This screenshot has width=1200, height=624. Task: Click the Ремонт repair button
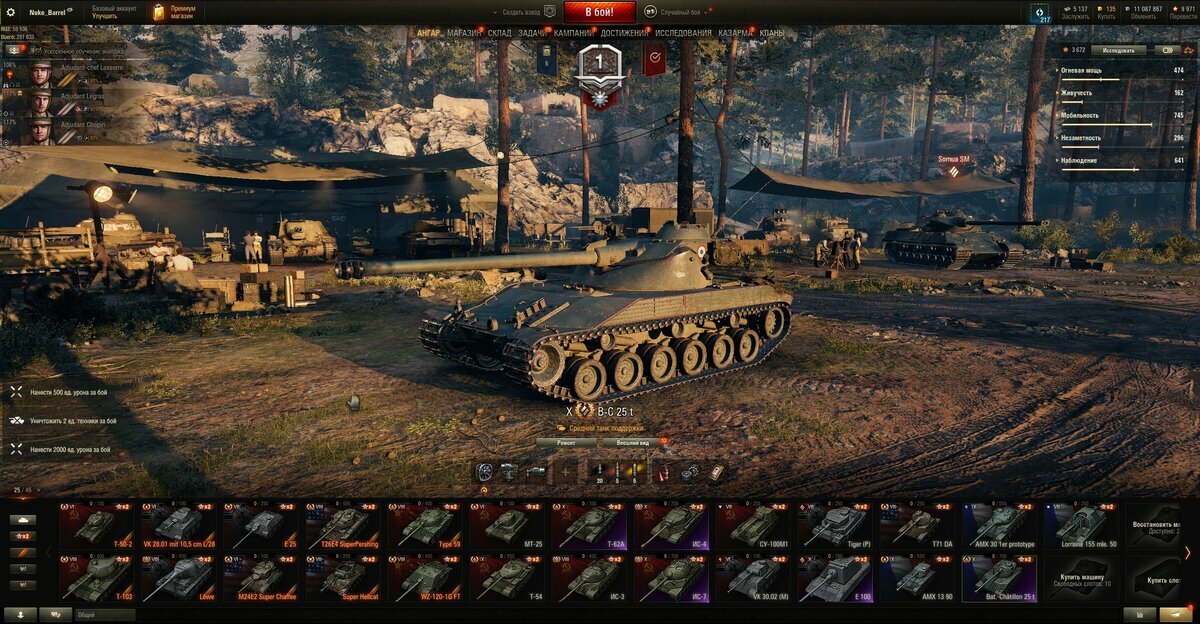565,441
